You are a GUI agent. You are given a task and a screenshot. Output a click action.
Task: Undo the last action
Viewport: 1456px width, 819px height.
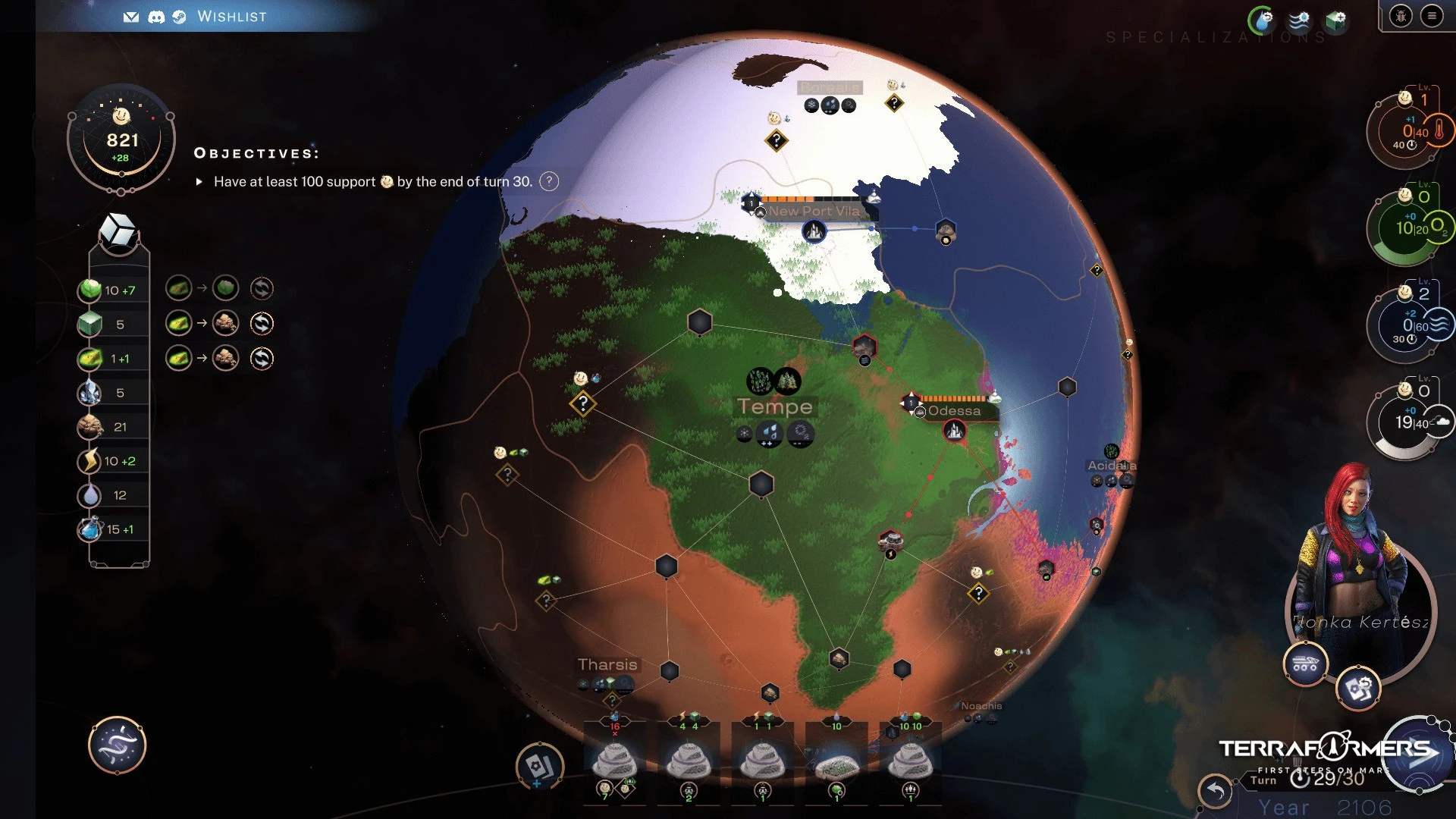pyautogui.click(x=1216, y=791)
